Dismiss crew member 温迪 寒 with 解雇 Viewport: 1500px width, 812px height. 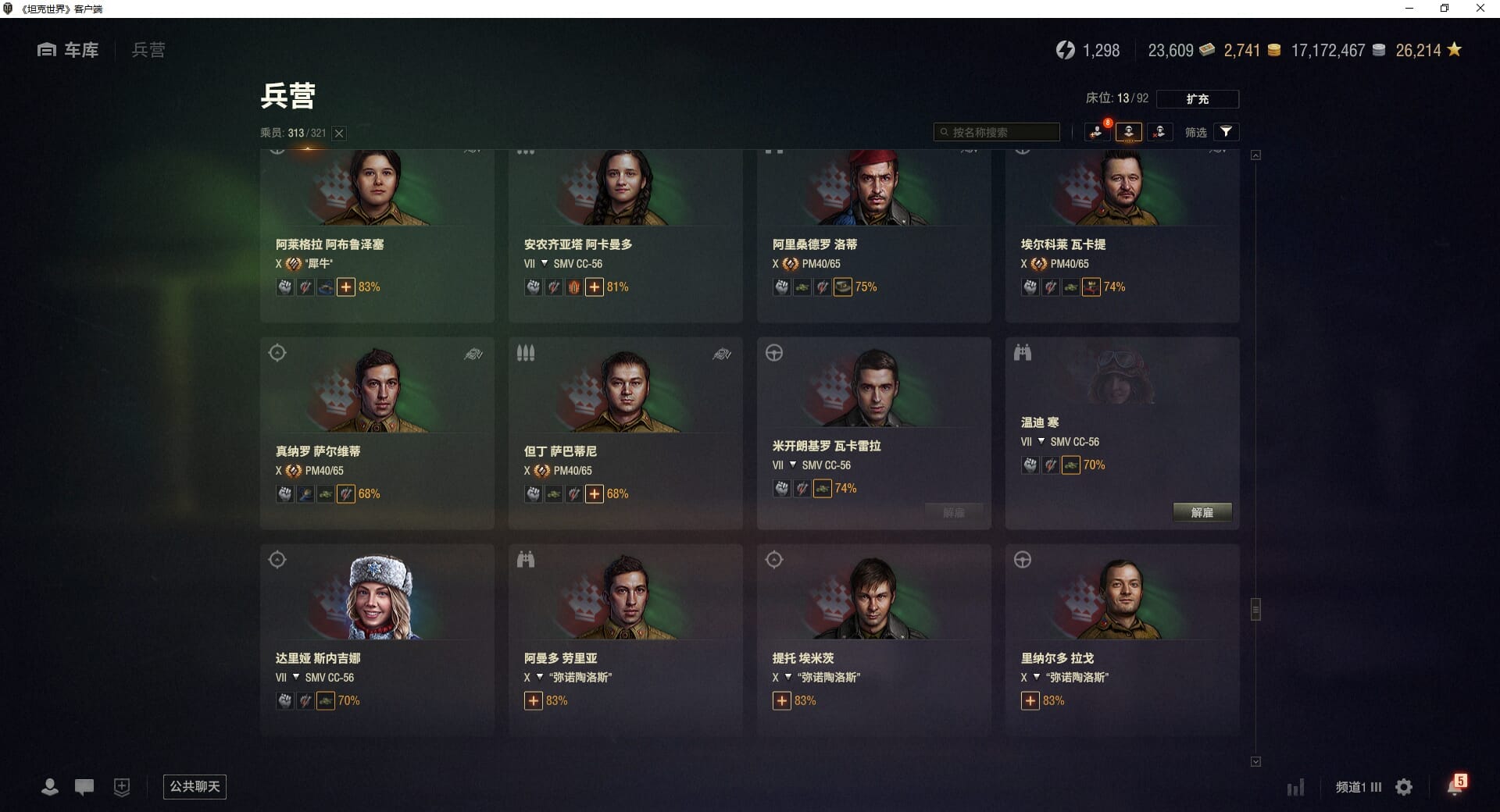[1202, 512]
